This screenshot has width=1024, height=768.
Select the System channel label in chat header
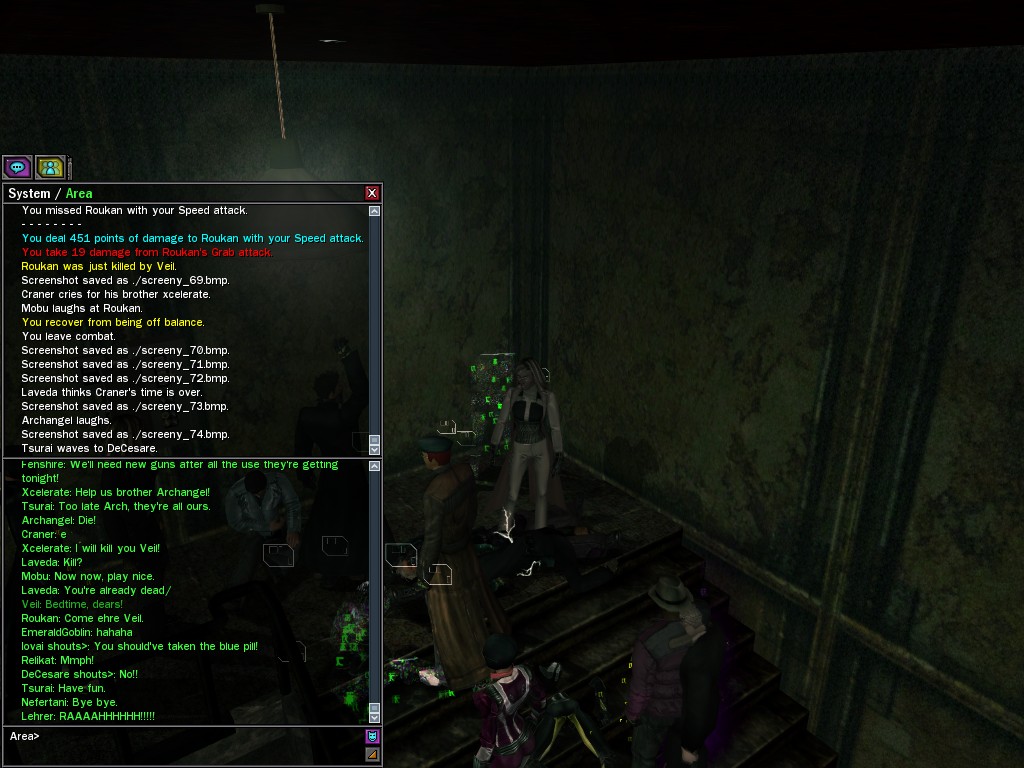click(x=29, y=194)
